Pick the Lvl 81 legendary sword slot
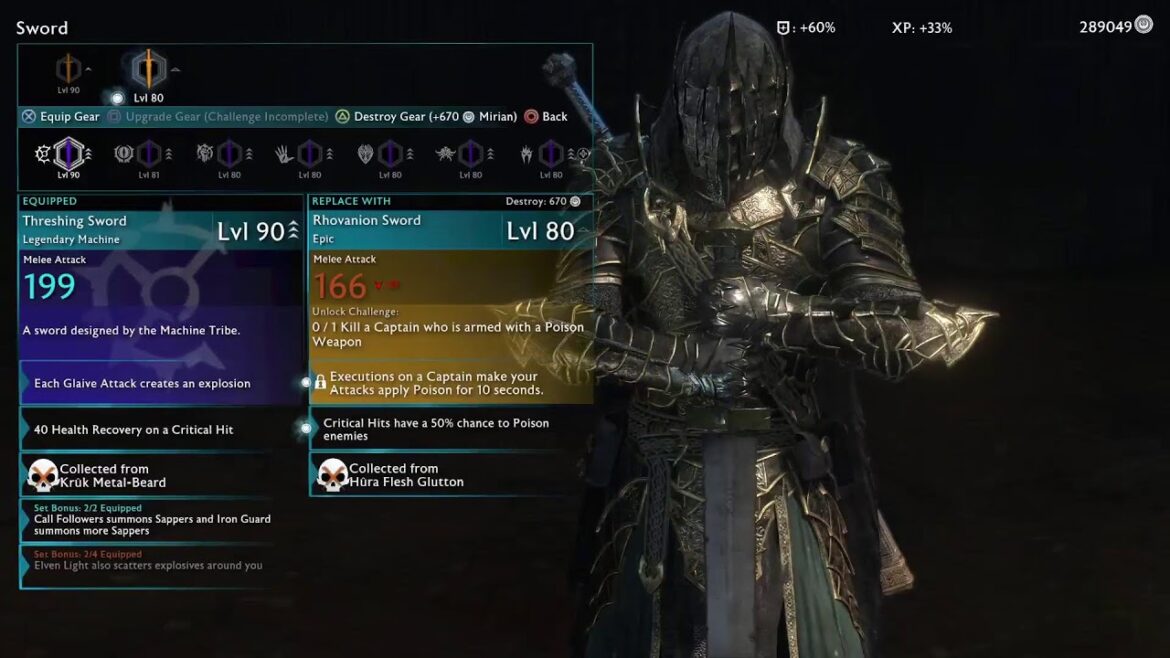Screen dimensions: 1170x658 pos(148,154)
